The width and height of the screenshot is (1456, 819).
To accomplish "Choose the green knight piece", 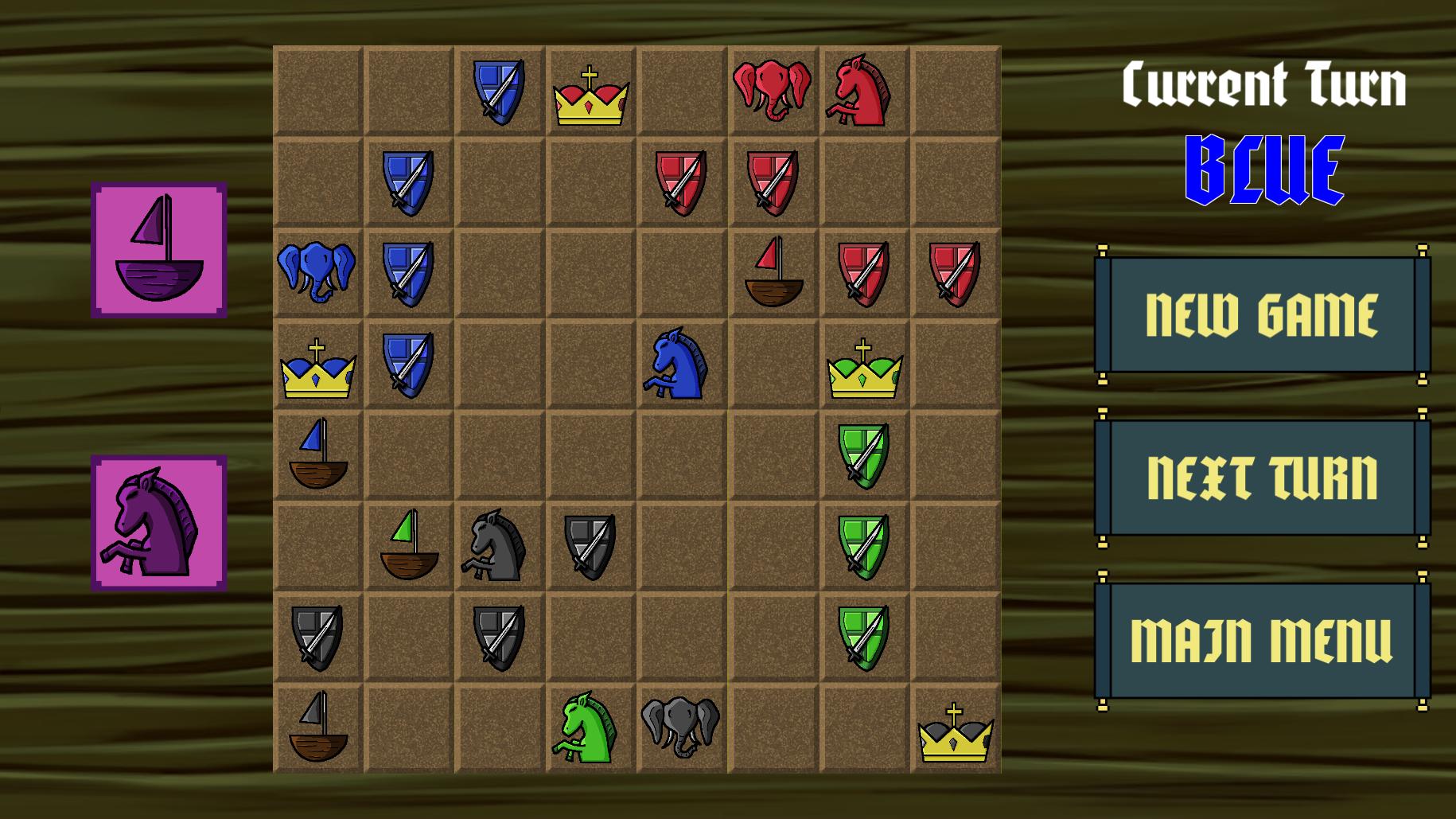I will (x=587, y=727).
